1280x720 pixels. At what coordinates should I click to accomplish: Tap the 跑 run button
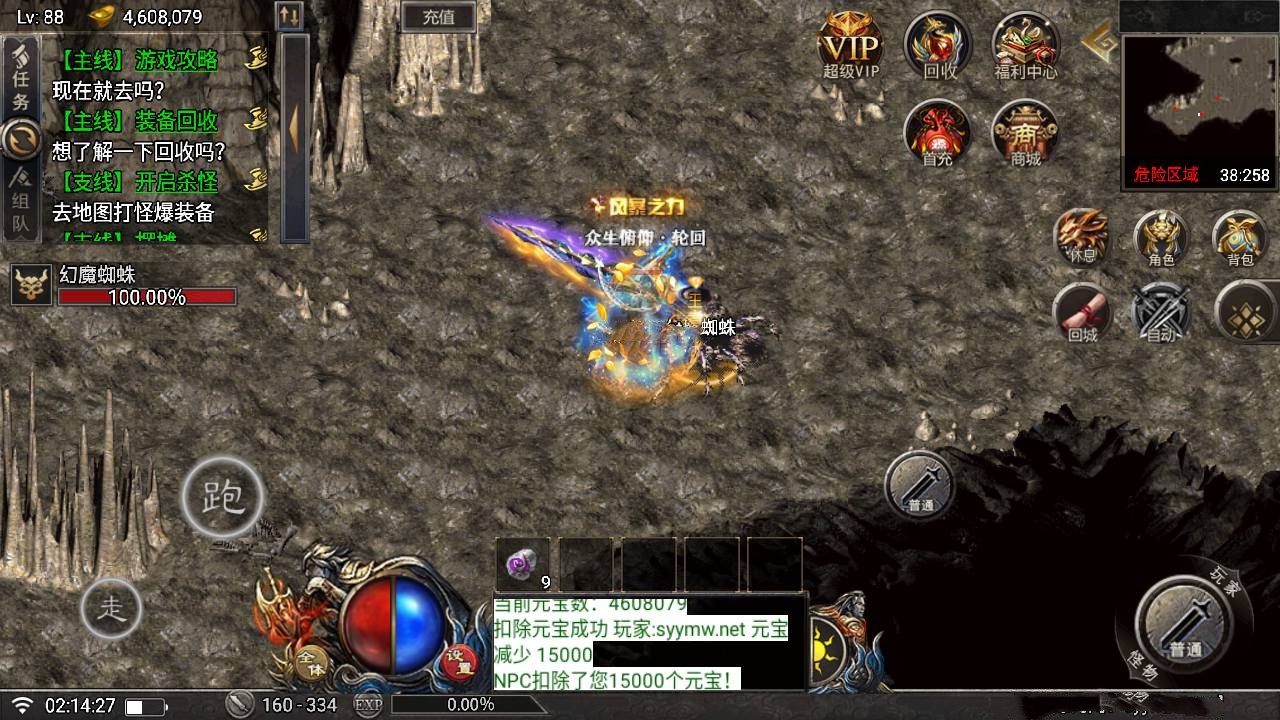pyautogui.click(x=223, y=497)
